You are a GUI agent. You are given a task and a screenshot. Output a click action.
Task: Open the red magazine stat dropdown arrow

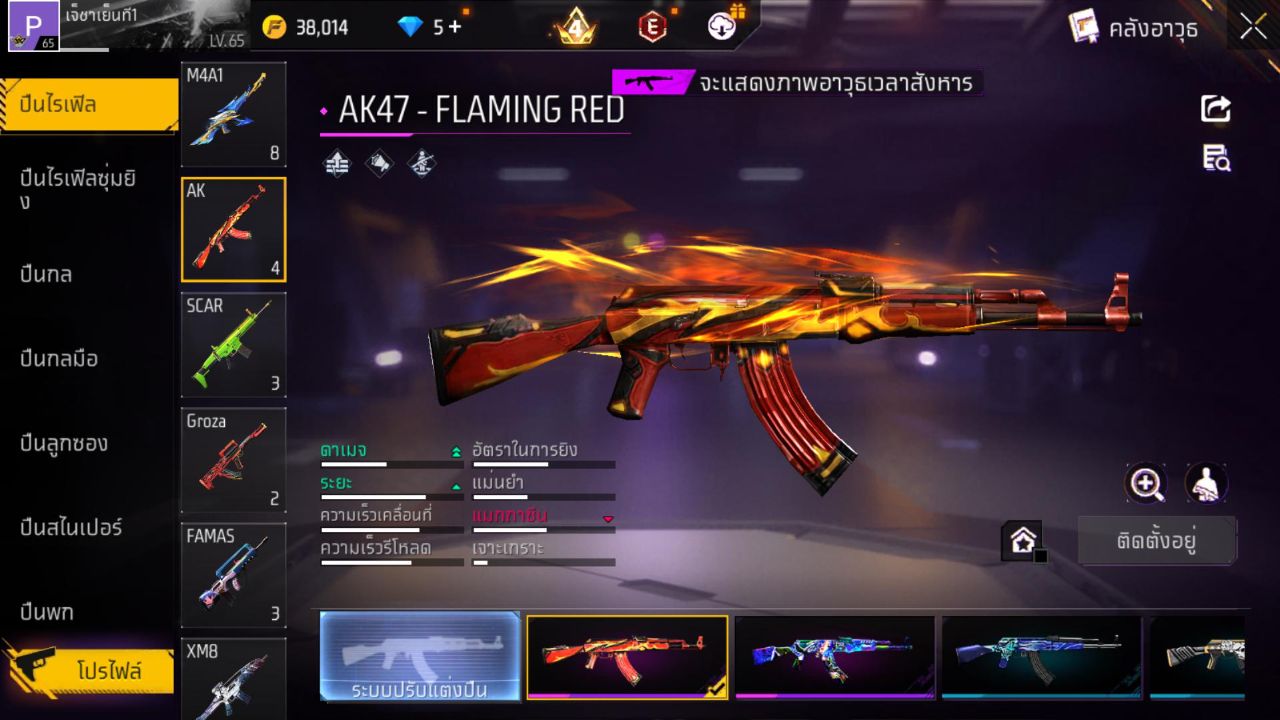(608, 518)
